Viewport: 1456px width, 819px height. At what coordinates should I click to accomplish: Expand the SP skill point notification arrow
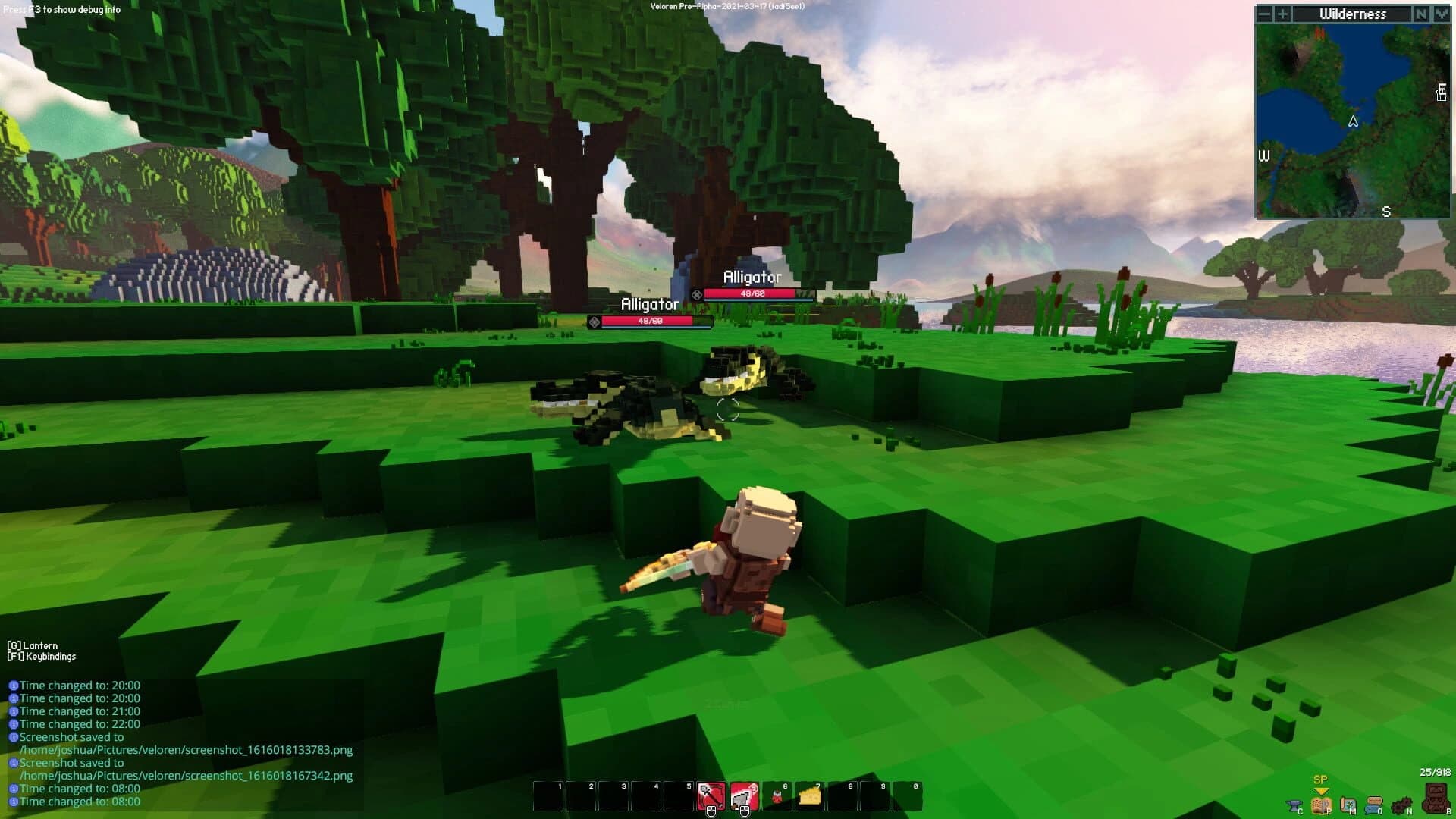click(x=1321, y=790)
